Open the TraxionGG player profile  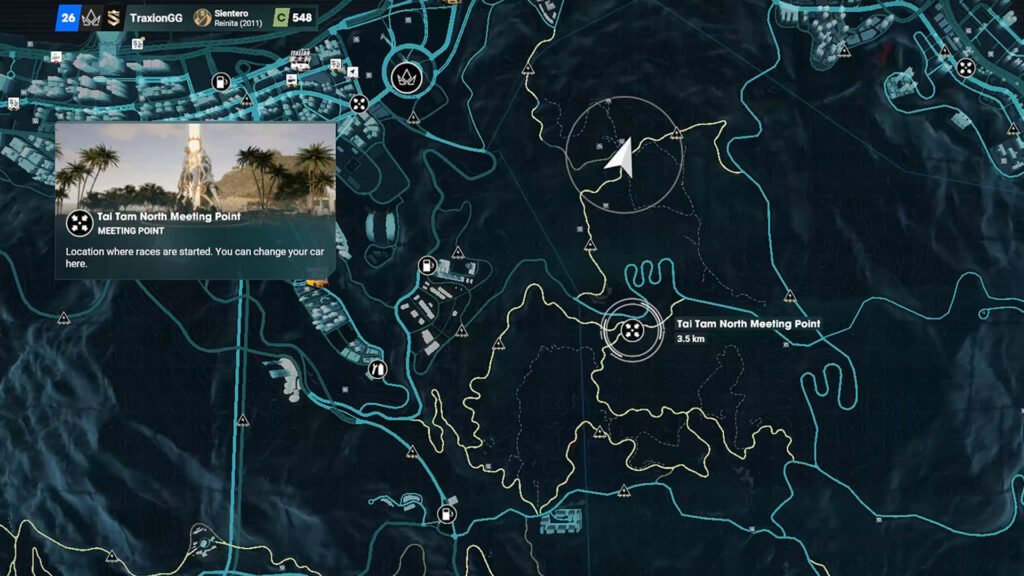tap(155, 17)
